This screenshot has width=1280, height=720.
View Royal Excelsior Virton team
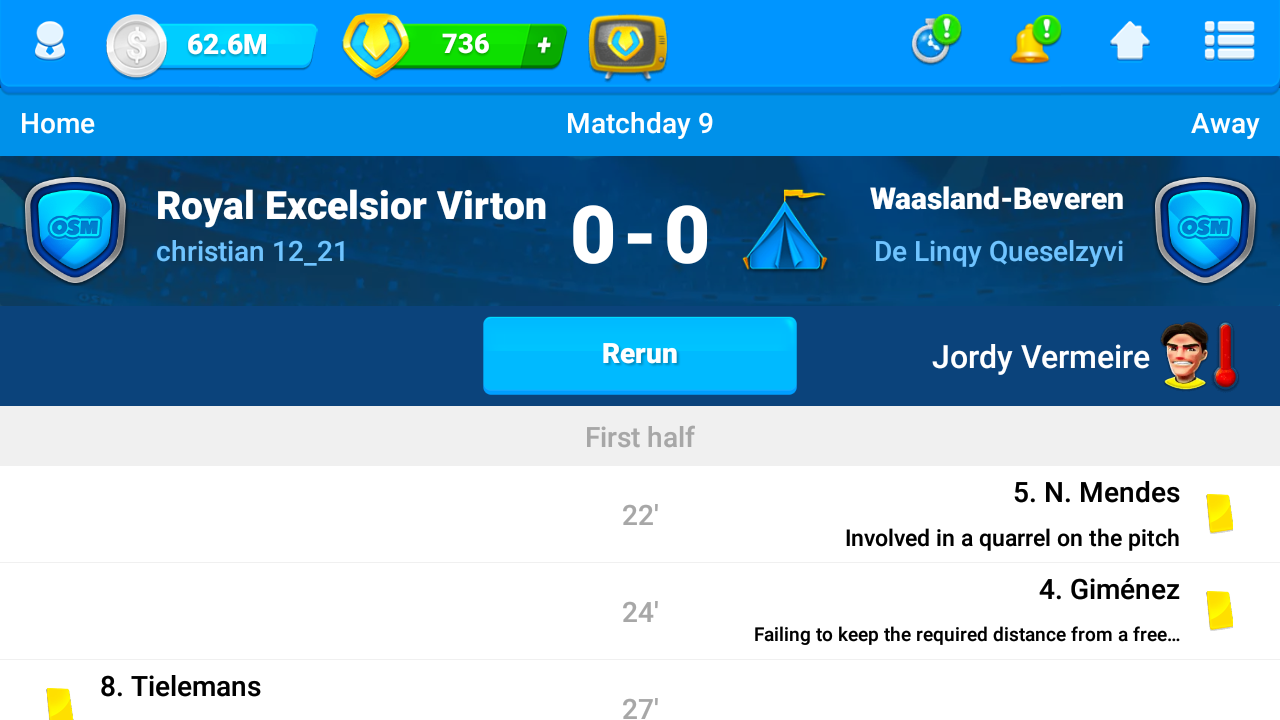click(351, 206)
